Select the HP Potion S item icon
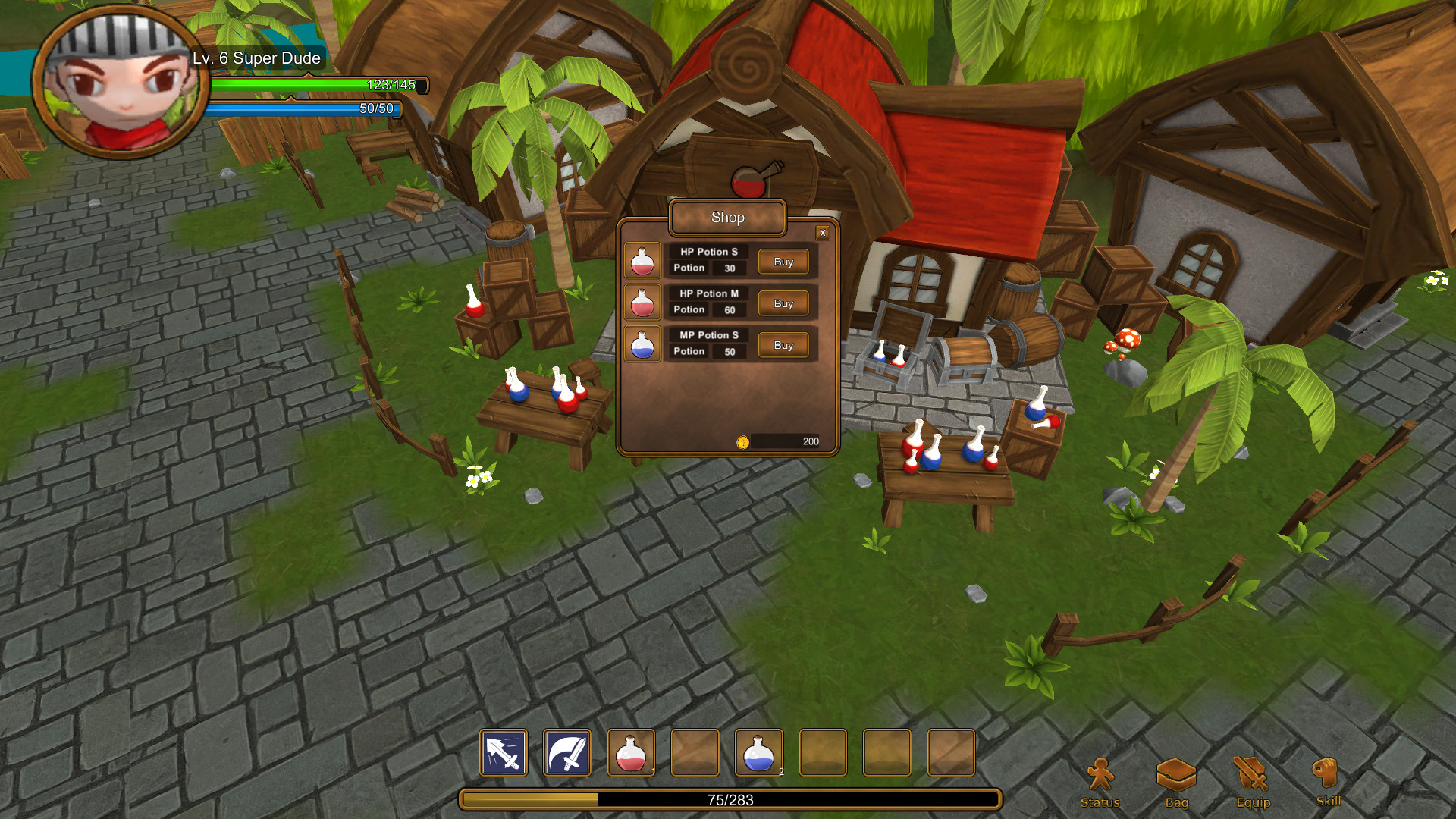The image size is (1456, 819). [x=642, y=261]
